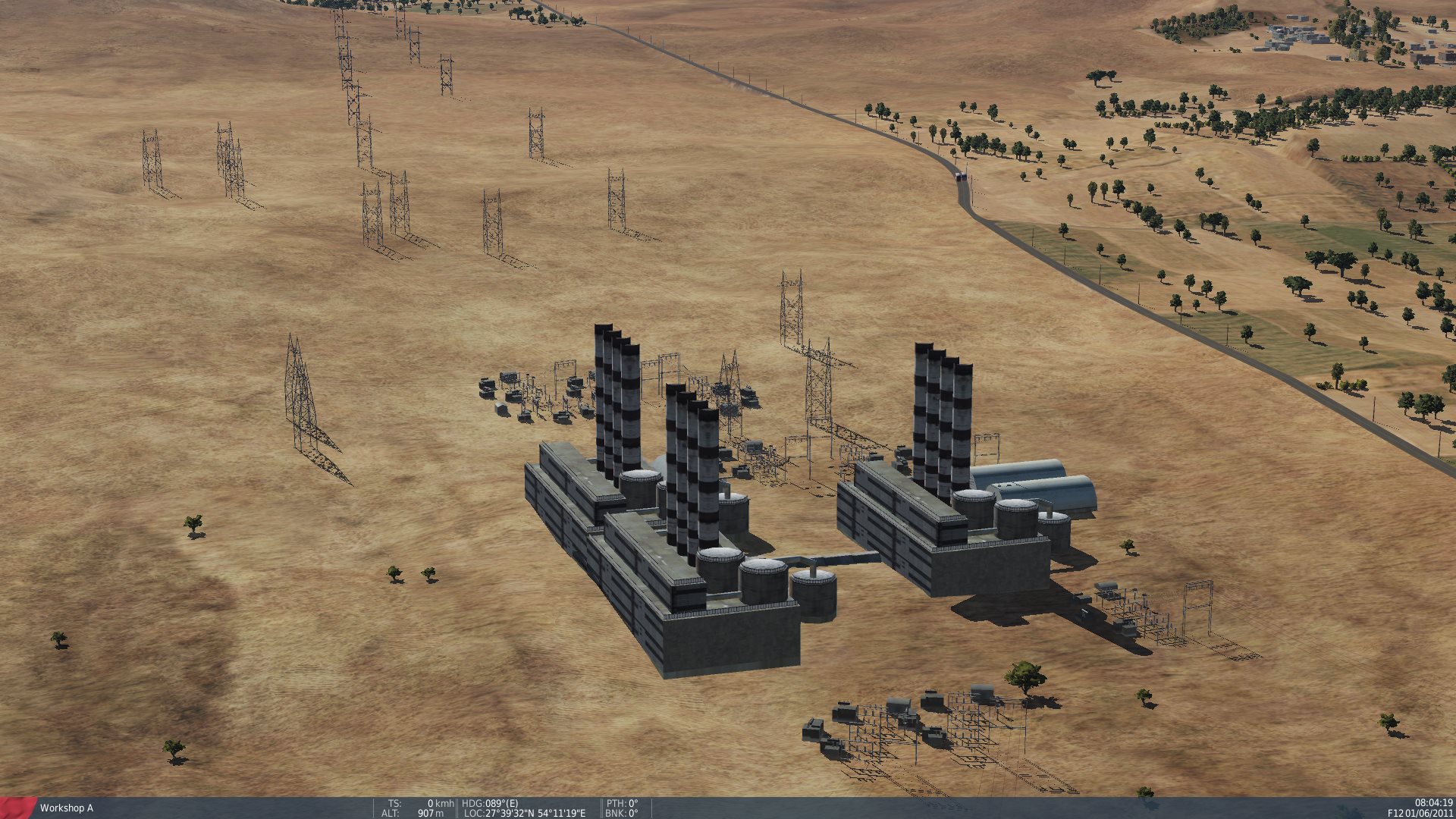Click the 907 m altitude value
The width and height of the screenshot is (1456, 819).
[x=429, y=812]
